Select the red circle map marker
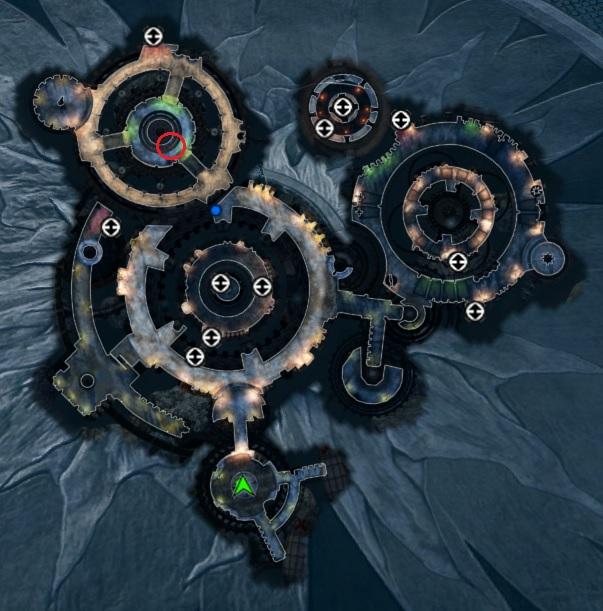Viewport: 603px width, 611px height. 171,146
